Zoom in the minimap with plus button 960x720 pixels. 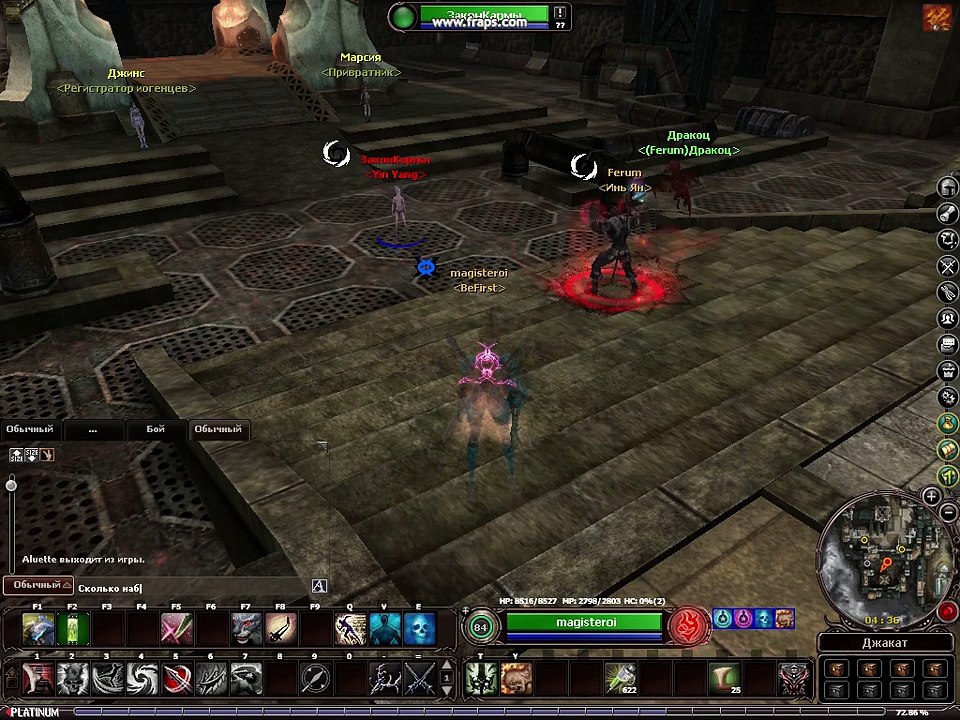point(932,496)
